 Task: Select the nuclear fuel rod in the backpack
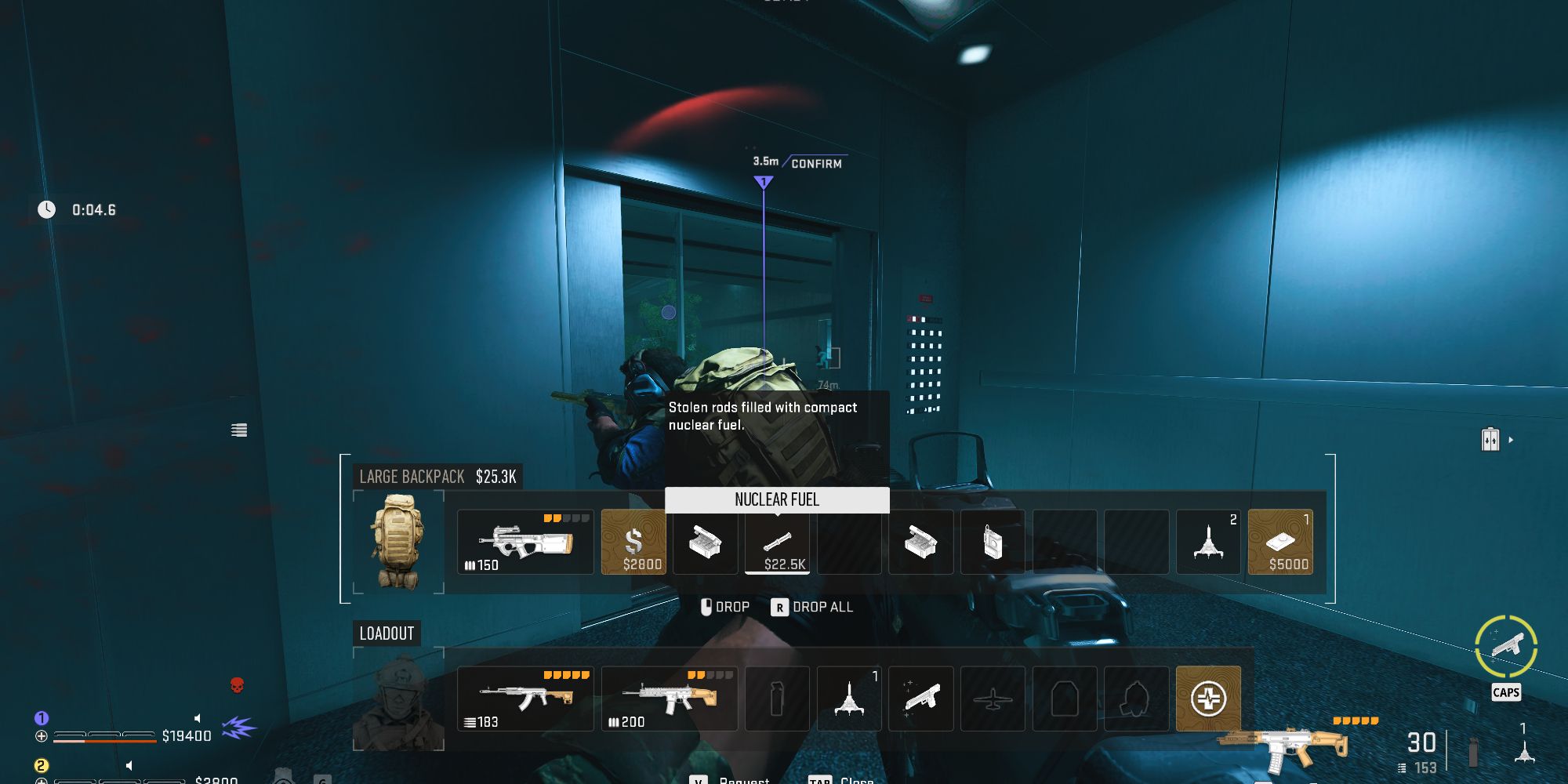[777, 541]
